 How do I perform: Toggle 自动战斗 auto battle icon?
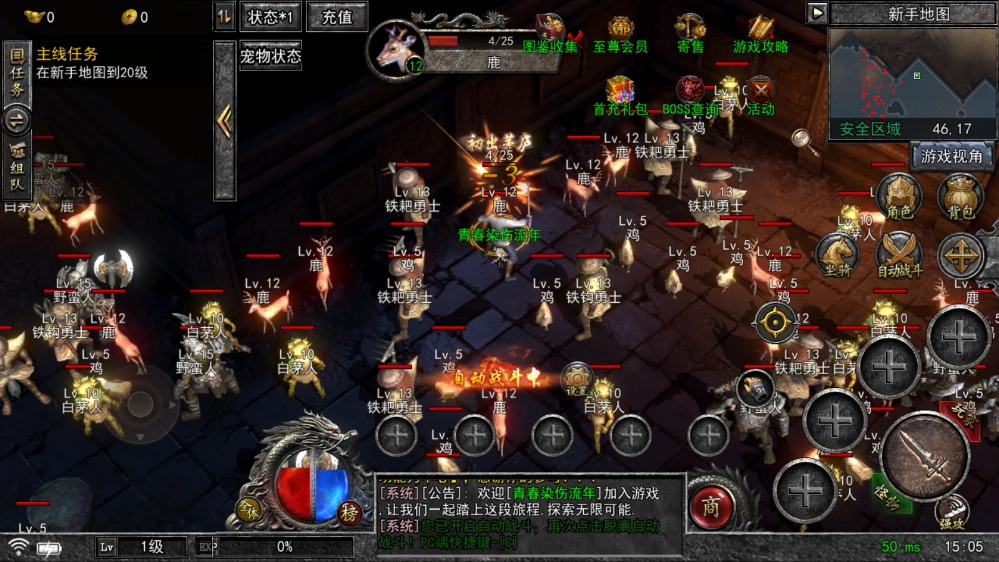tap(899, 255)
